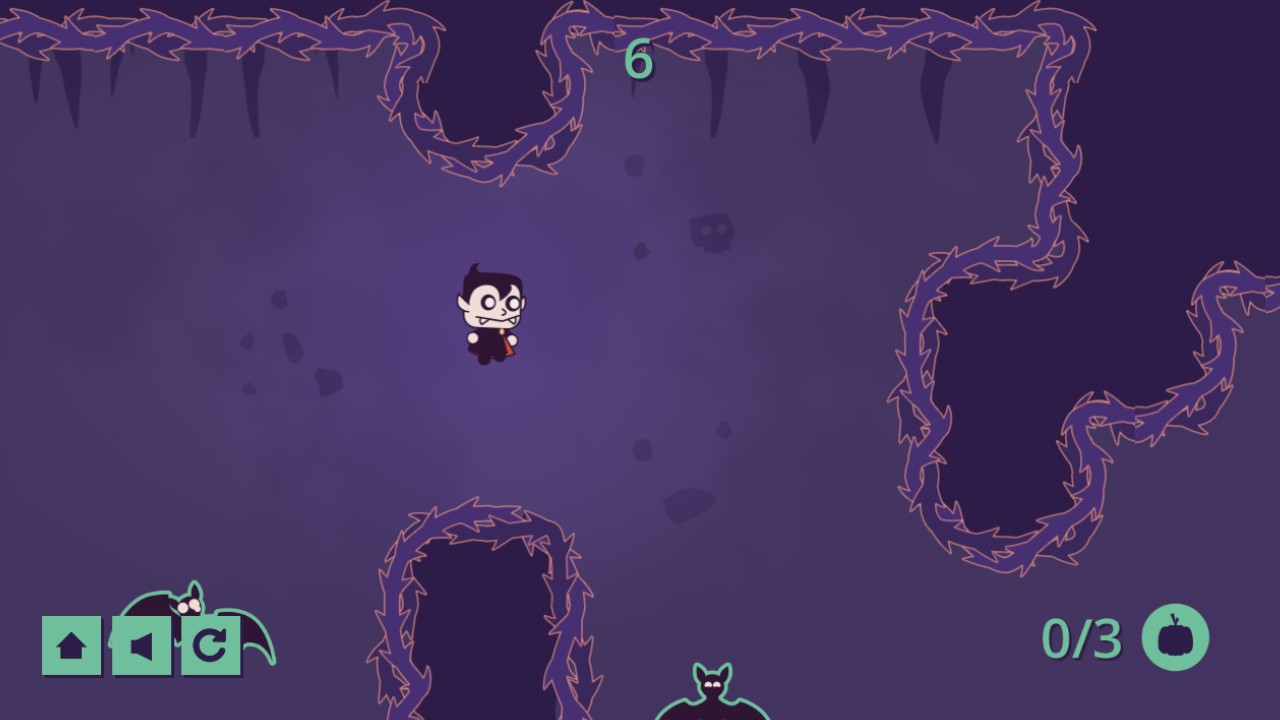Open the main menu via home button
Image resolution: width=1280 pixels, height=720 pixels.
click(x=70, y=644)
